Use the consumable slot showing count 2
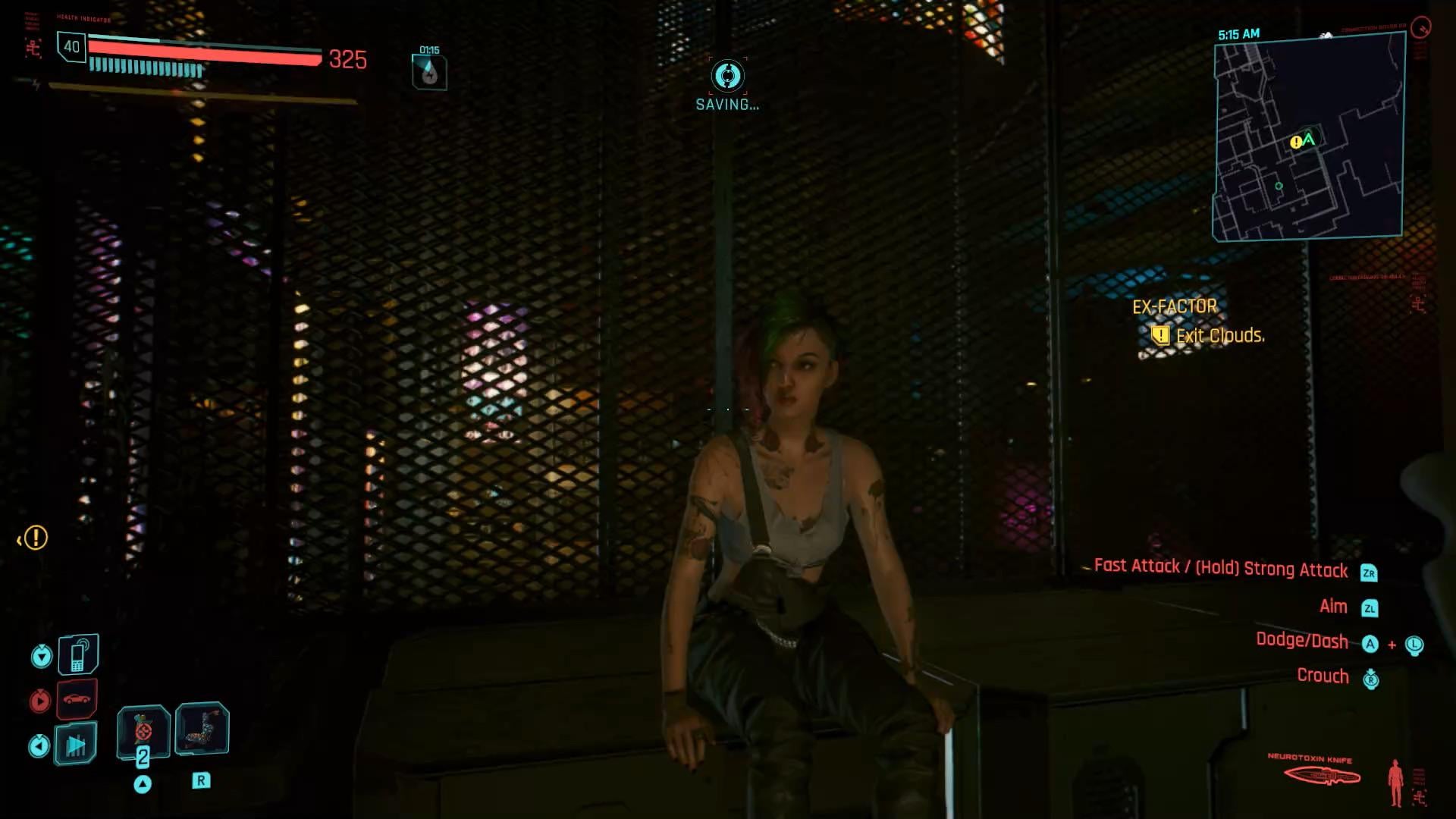Image resolution: width=1456 pixels, height=819 pixels. tap(143, 732)
